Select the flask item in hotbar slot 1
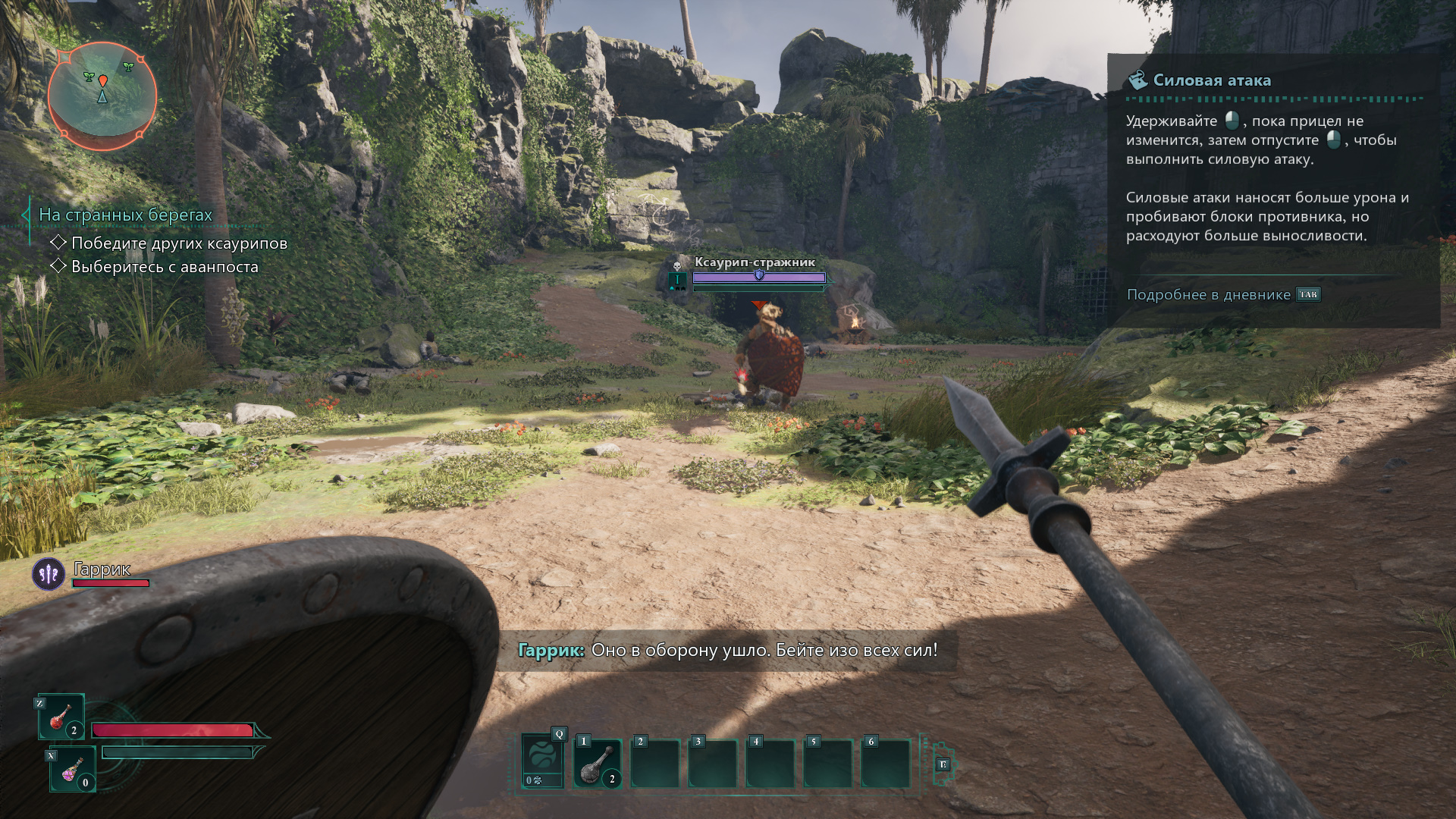Viewport: 1456px width, 819px height. [x=598, y=764]
